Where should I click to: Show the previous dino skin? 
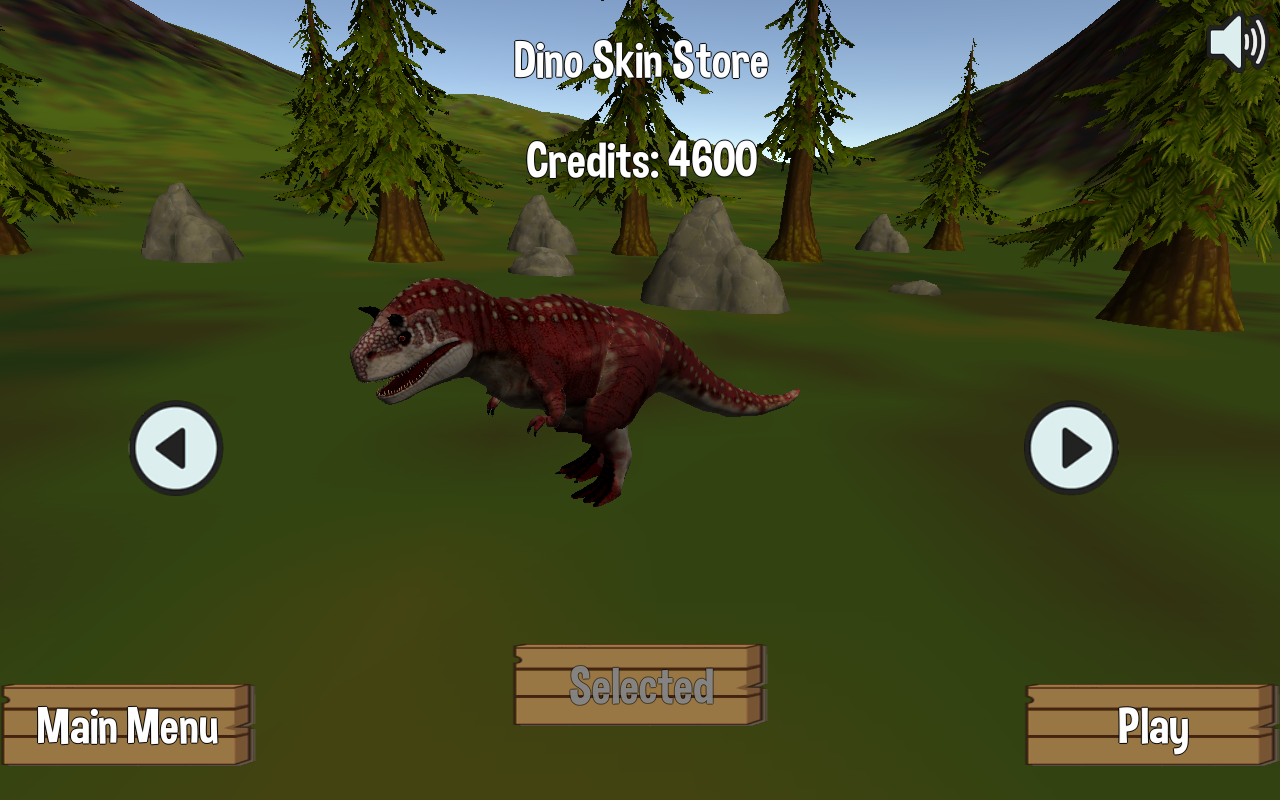(176, 448)
